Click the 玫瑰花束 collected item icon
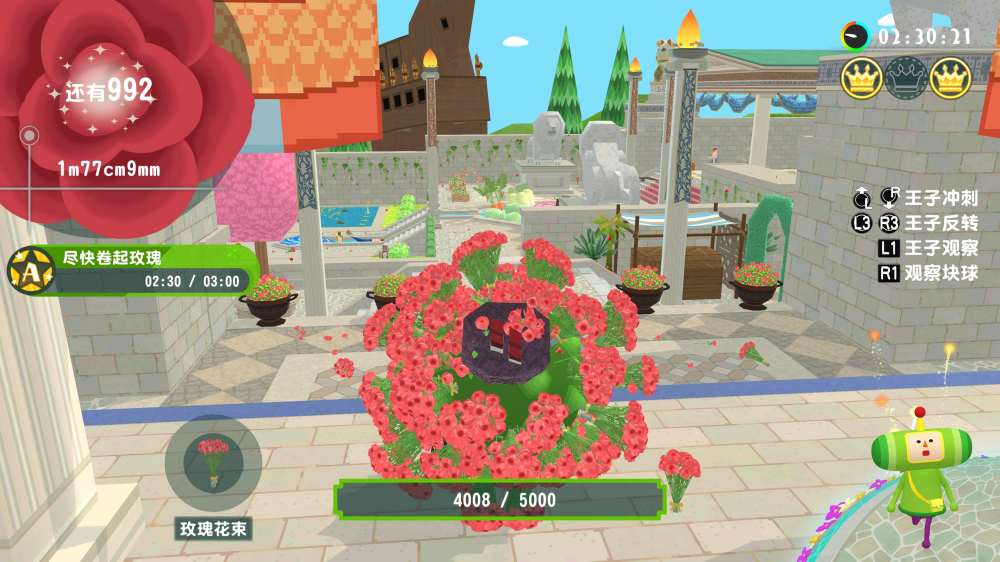Image resolution: width=1000 pixels, height=562 pixels. [213, 463]
